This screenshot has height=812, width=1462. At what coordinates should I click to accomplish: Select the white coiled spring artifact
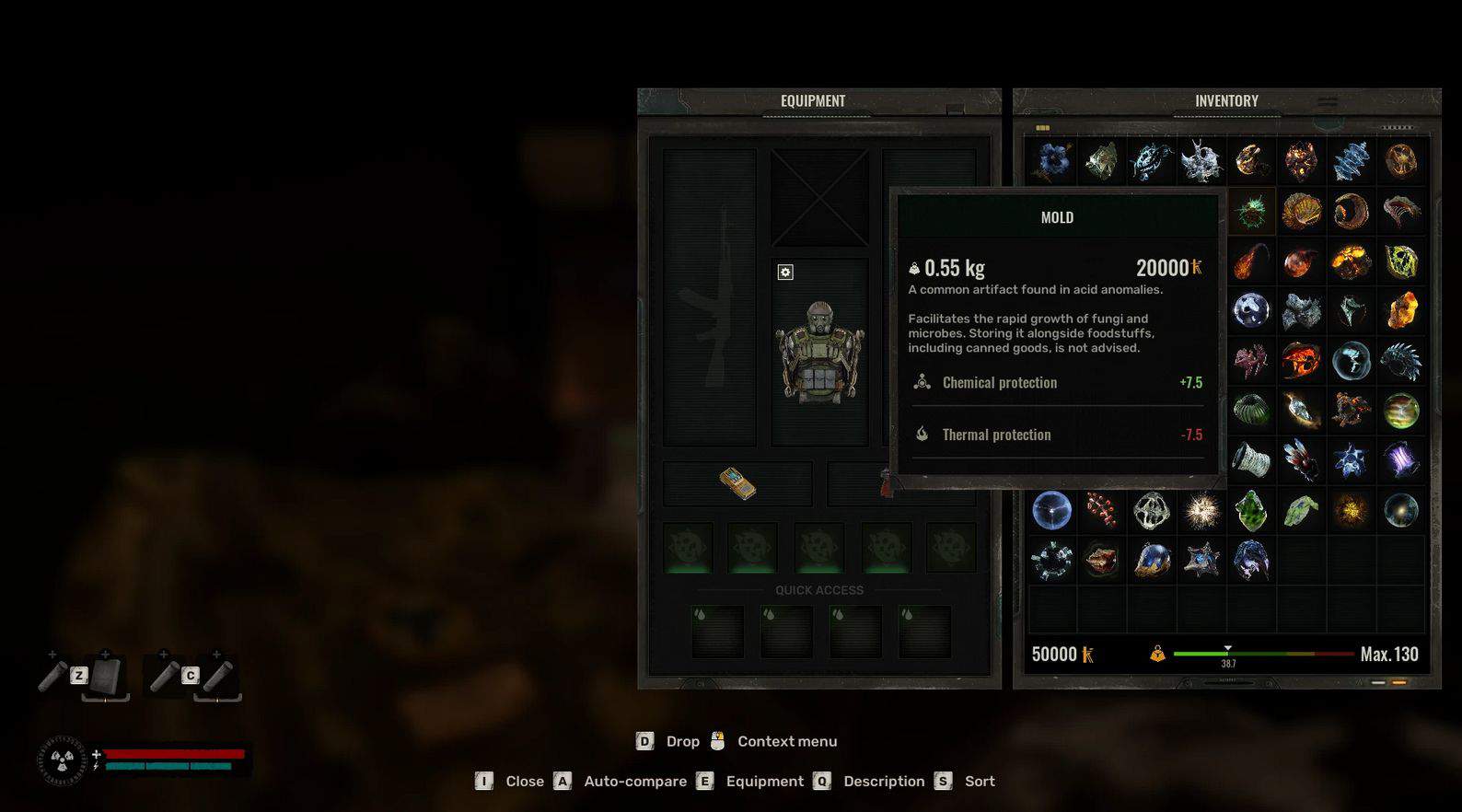1251,459
